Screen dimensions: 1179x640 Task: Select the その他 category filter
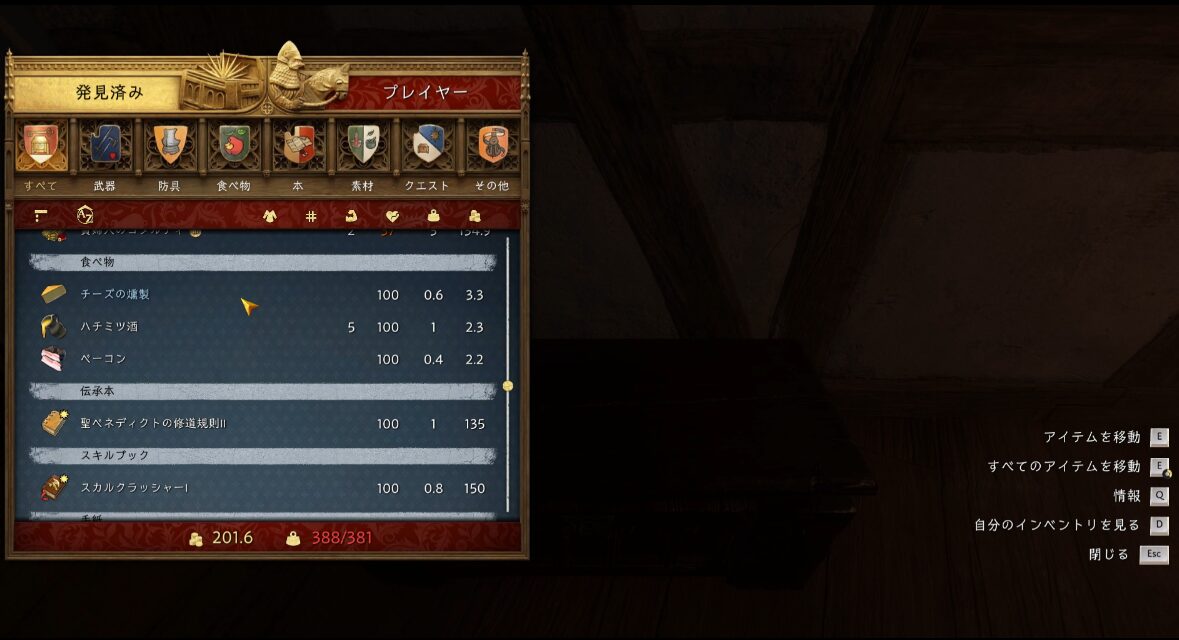[492, 148]
